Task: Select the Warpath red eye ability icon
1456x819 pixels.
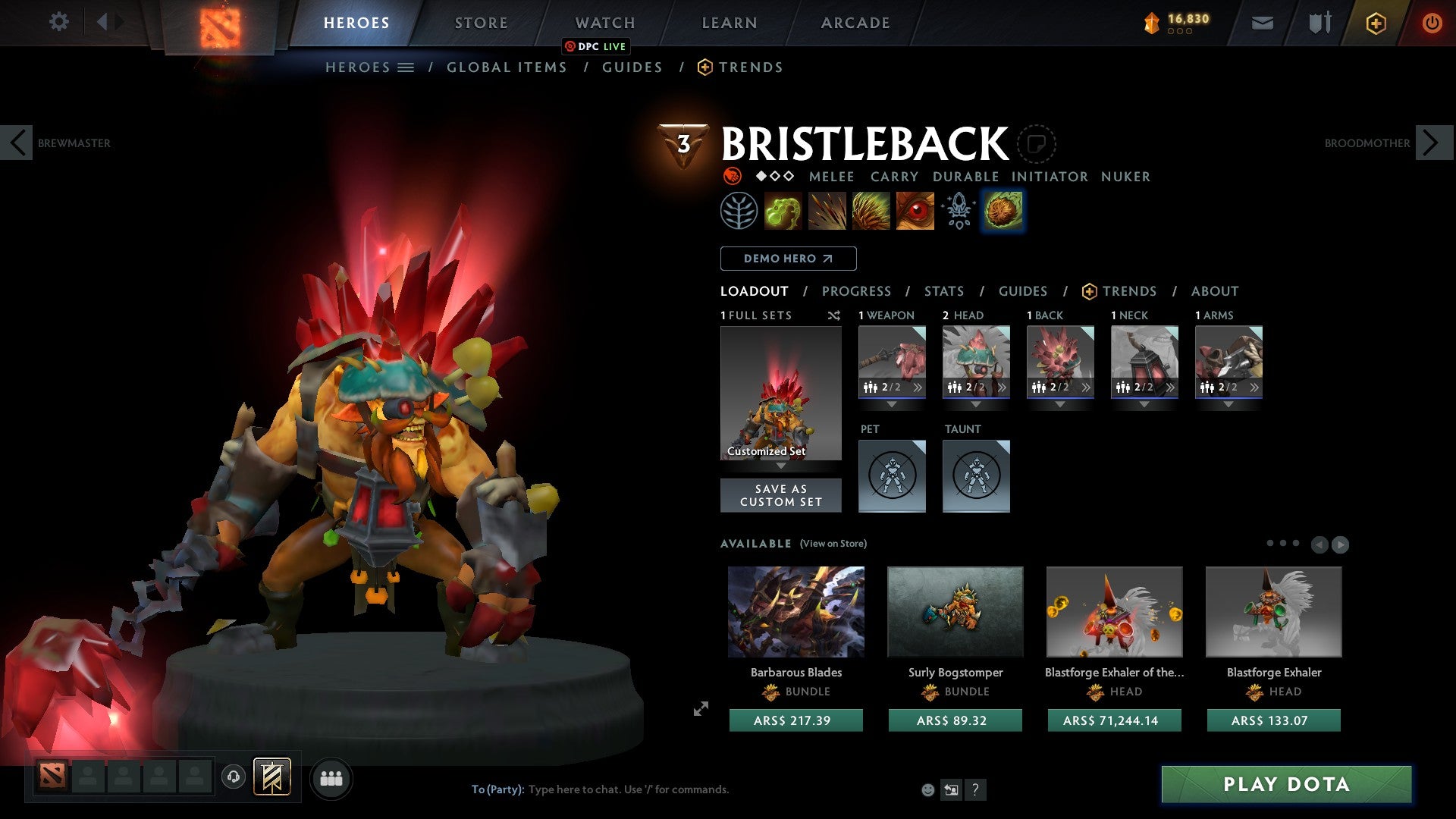Action: point(915,211)
